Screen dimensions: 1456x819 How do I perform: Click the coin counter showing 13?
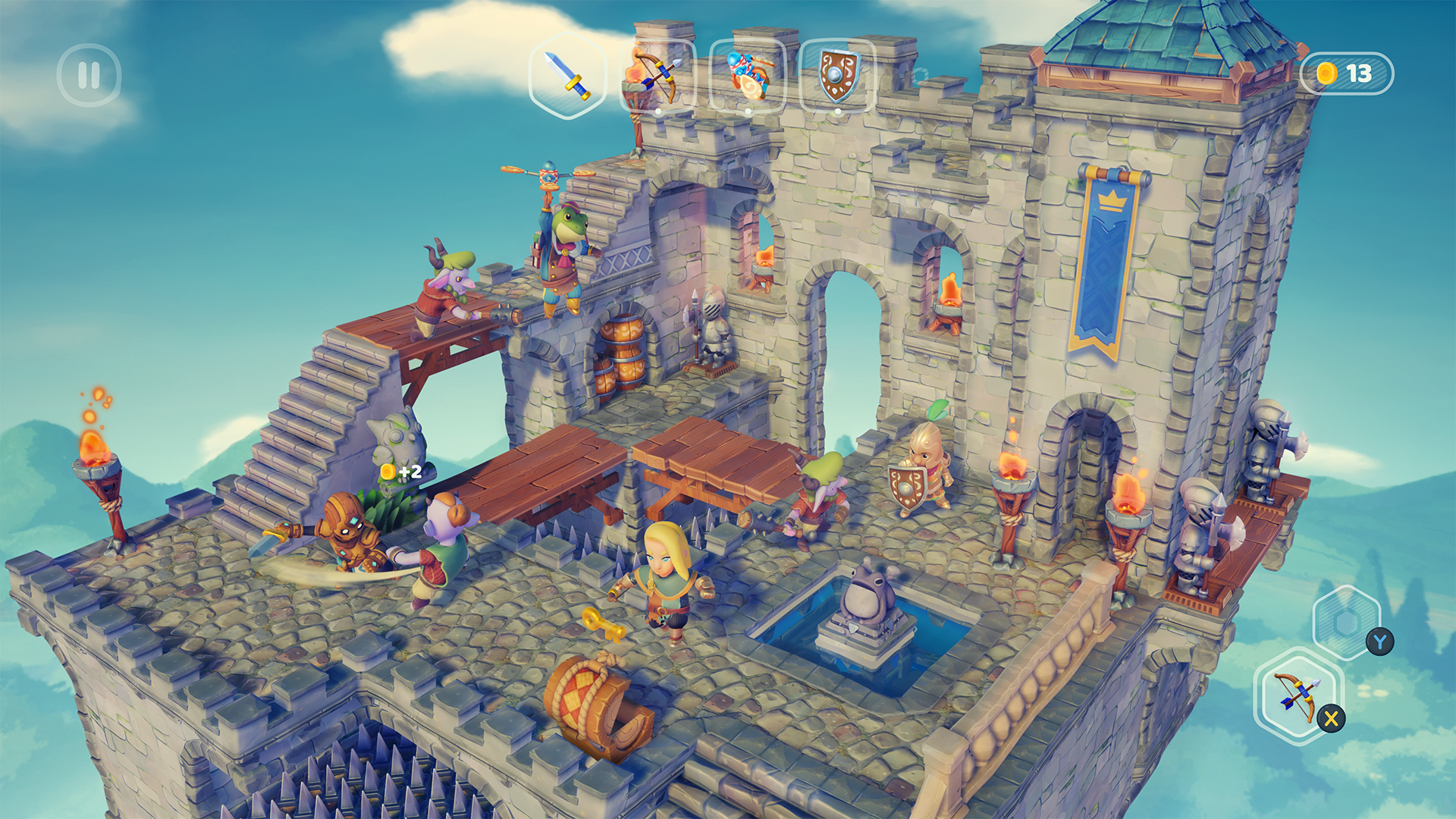1346,73
